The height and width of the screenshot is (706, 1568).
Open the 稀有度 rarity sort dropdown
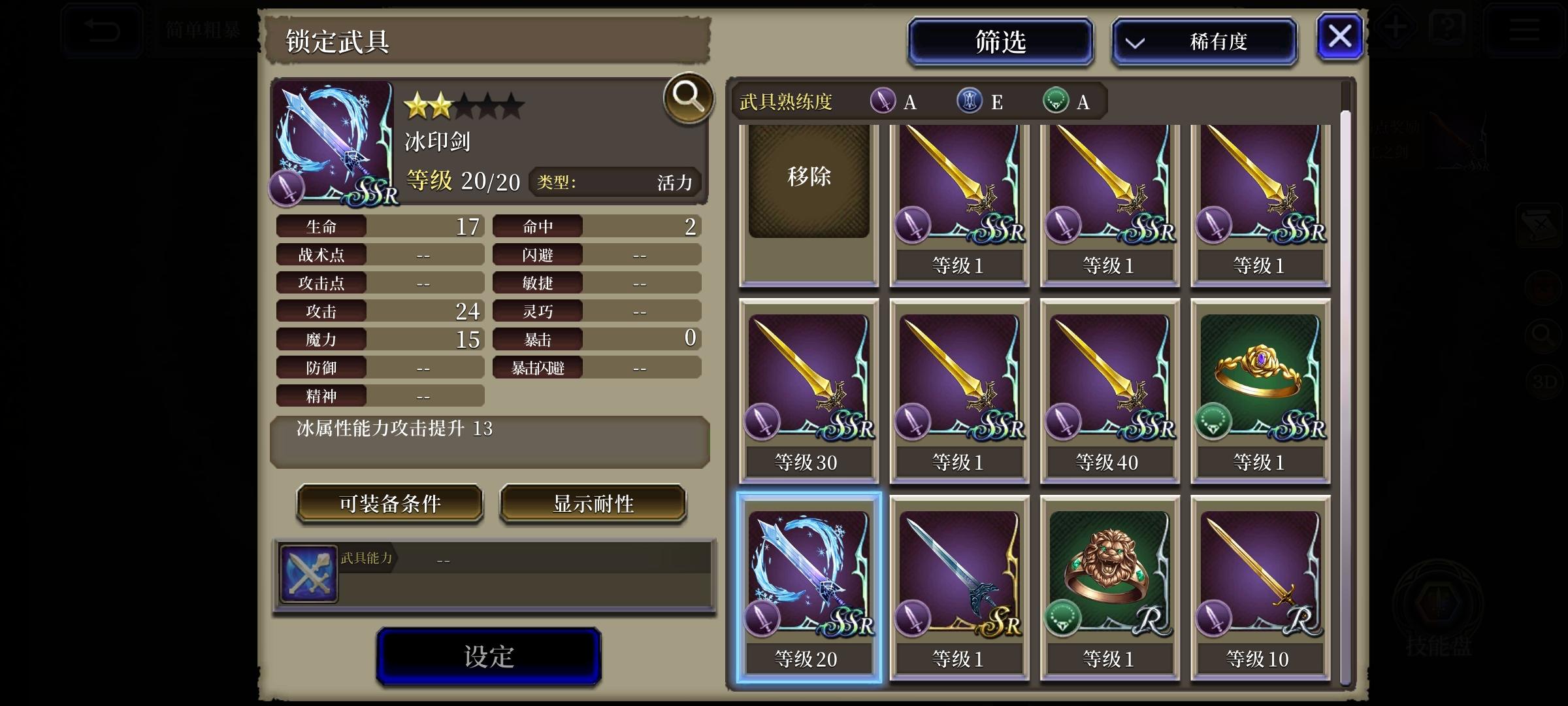coord(1205,41)
